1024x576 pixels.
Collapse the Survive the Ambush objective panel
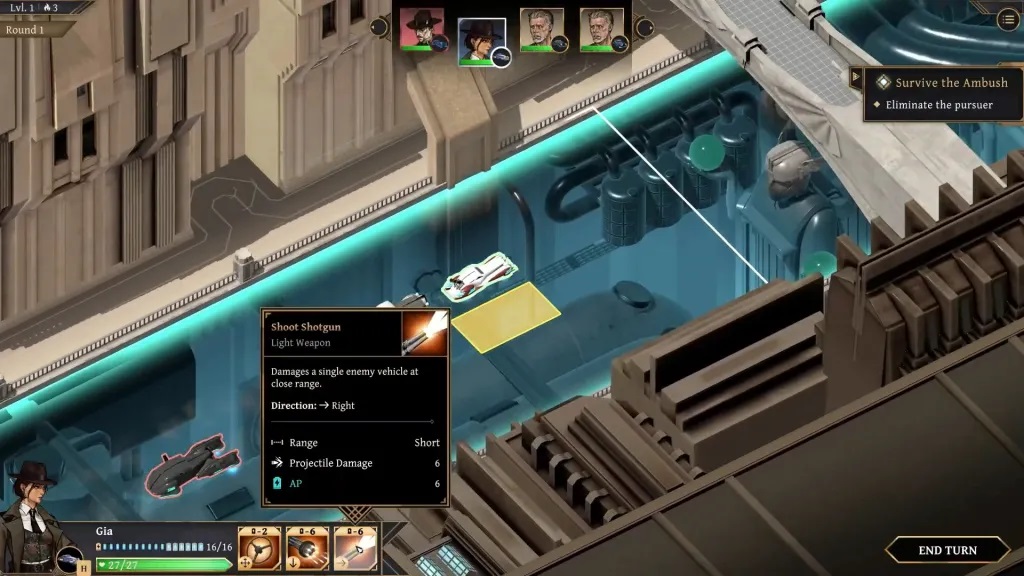pyautogui.click(x=856, y=76)
